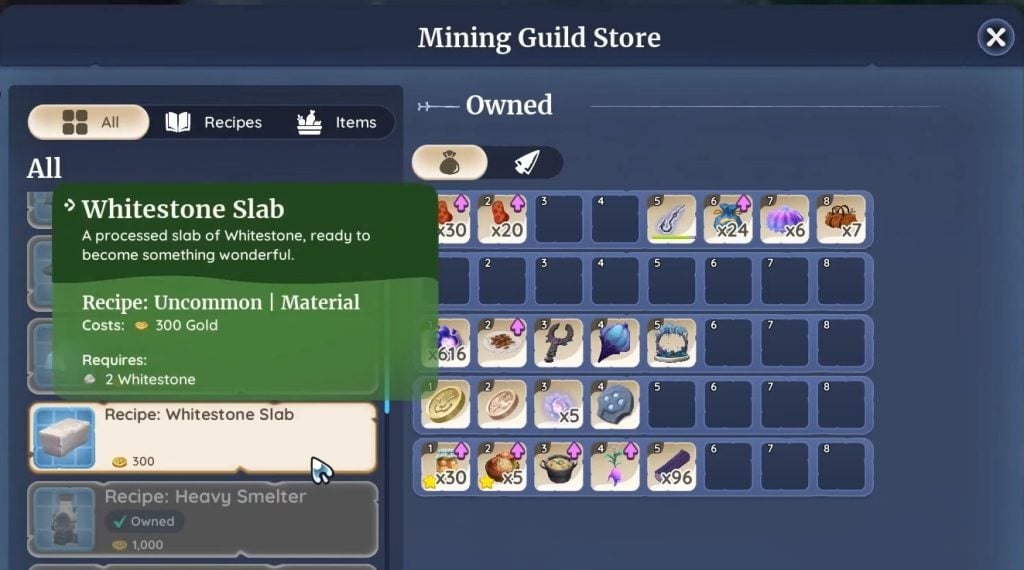The width and height of the screenshot is (1024, 570).
Task: Select the purple seashell stack of 6
Action: (784, 219)
